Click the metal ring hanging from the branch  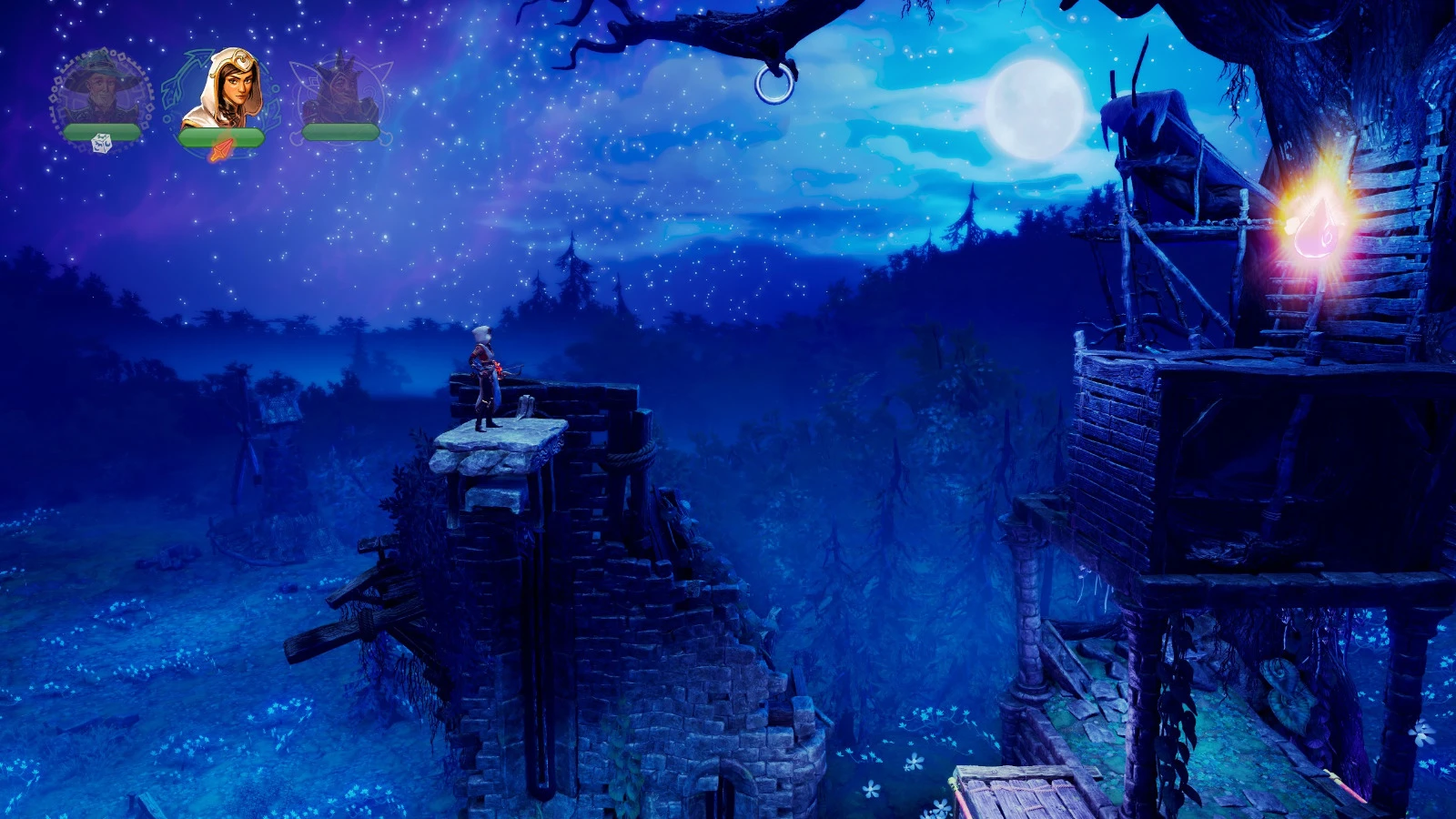[x=773, y=86]
